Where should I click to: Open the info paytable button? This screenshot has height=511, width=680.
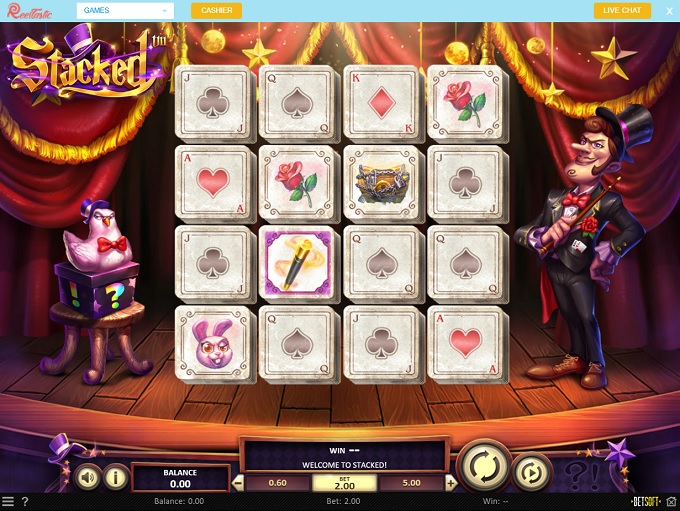click(x=116, y=478)
